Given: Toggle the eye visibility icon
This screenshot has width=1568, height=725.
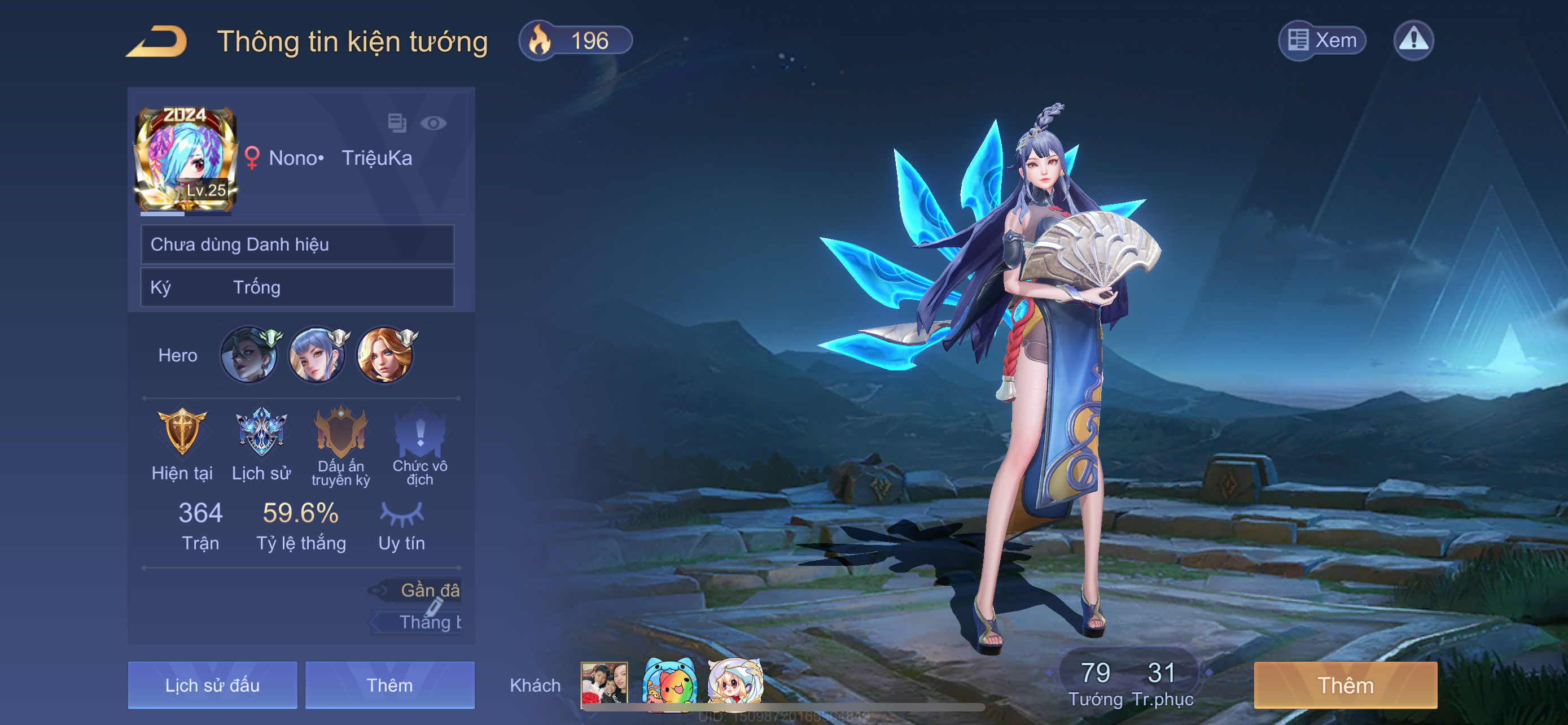Looking at the screenshot, I should (433, 124).
